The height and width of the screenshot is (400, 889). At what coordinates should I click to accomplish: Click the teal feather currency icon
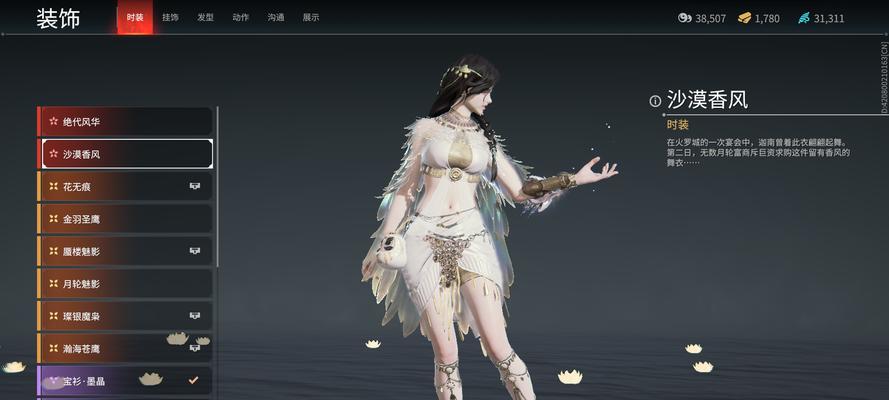pyautogui.click(x=803, y=18)
